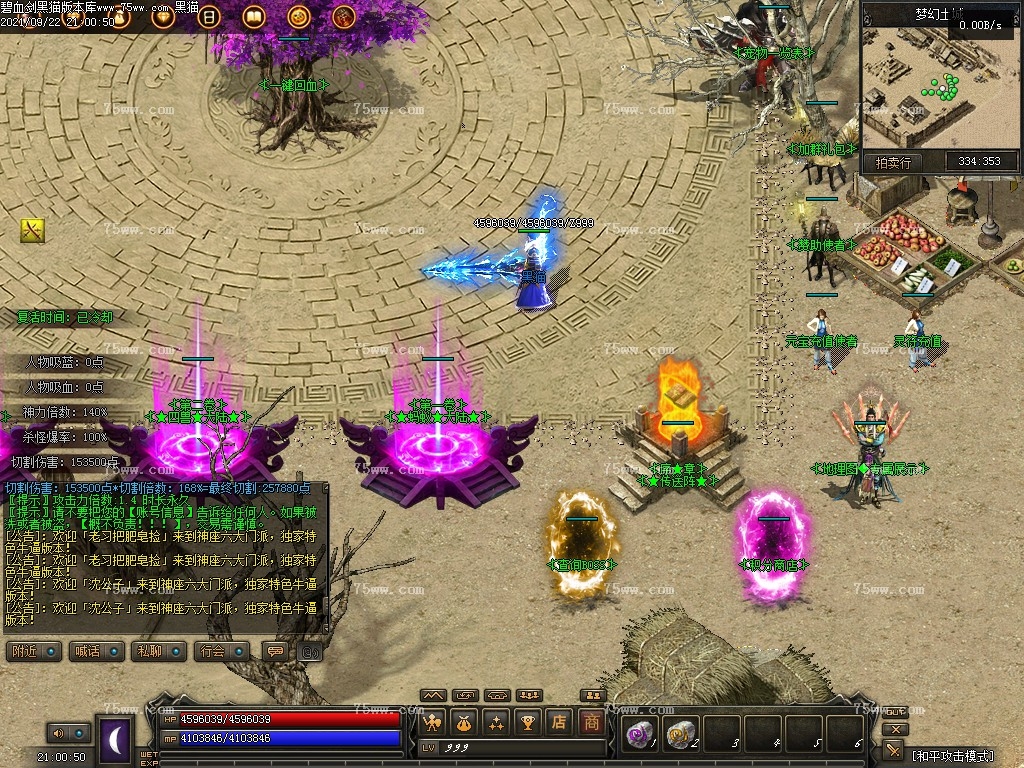Screen dimensions: 1024x768
Task: Open the 商 mall button
Action: (x=592, y=721)
